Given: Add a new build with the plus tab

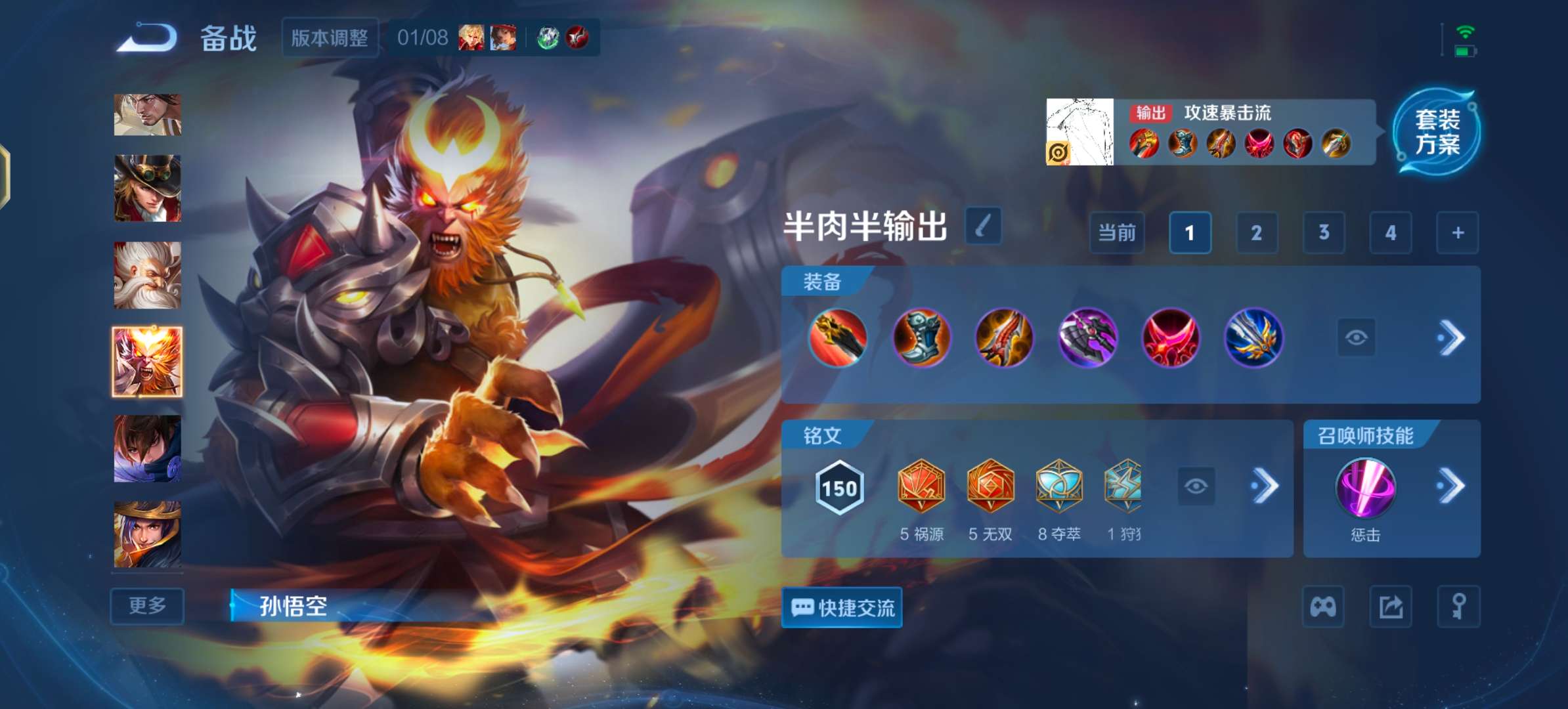Looking at the screenshot, I should [x=1456, y=233].
